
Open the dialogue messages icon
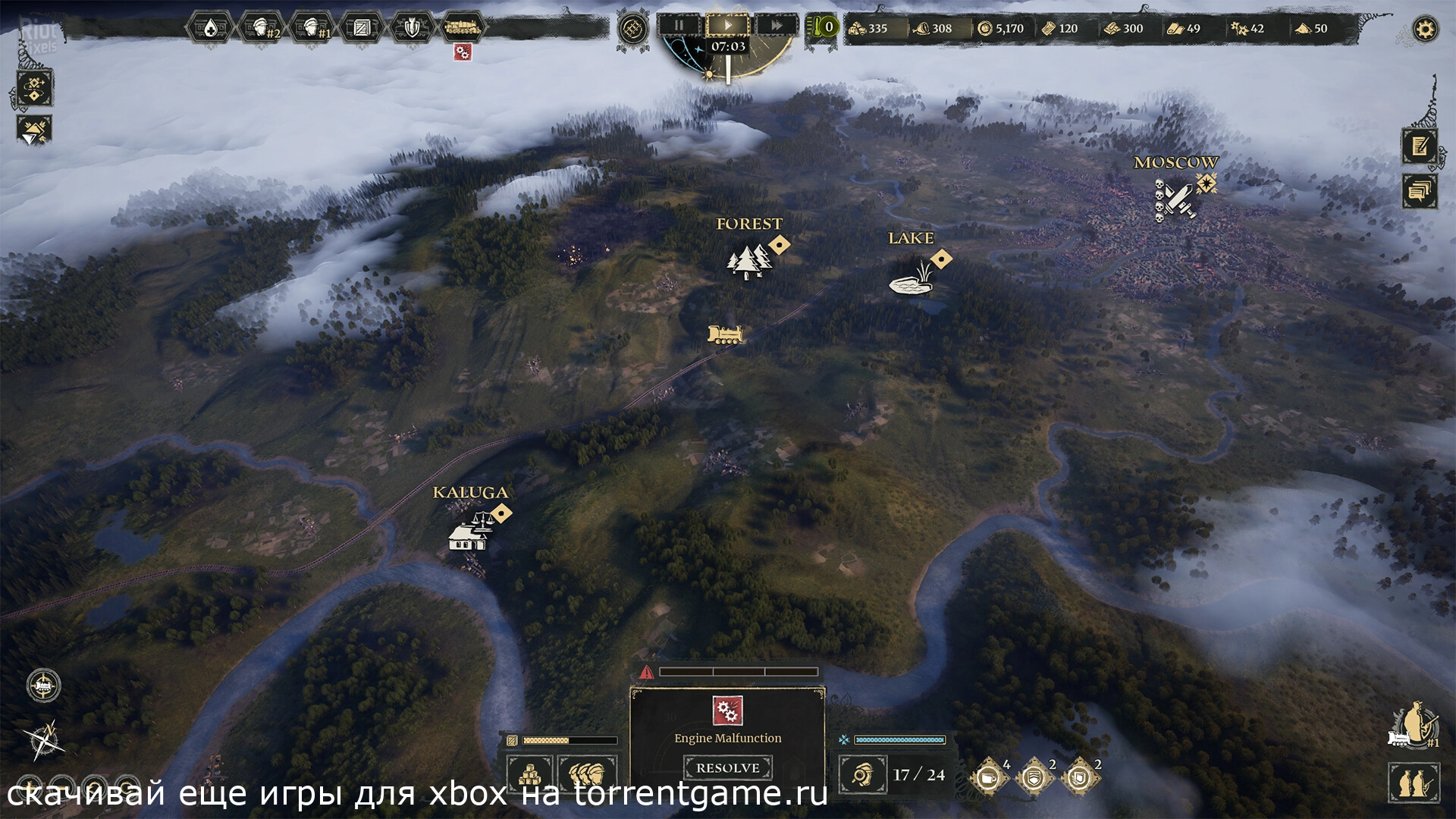[1419, 190]
